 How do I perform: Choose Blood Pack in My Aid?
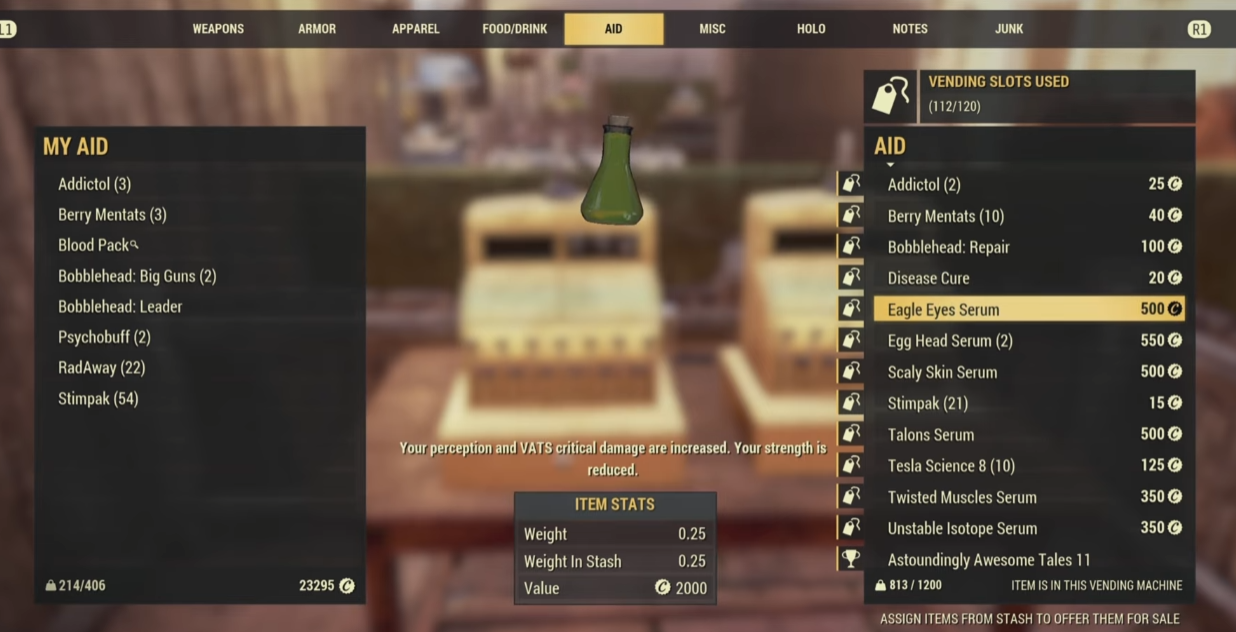coord(93,245)
